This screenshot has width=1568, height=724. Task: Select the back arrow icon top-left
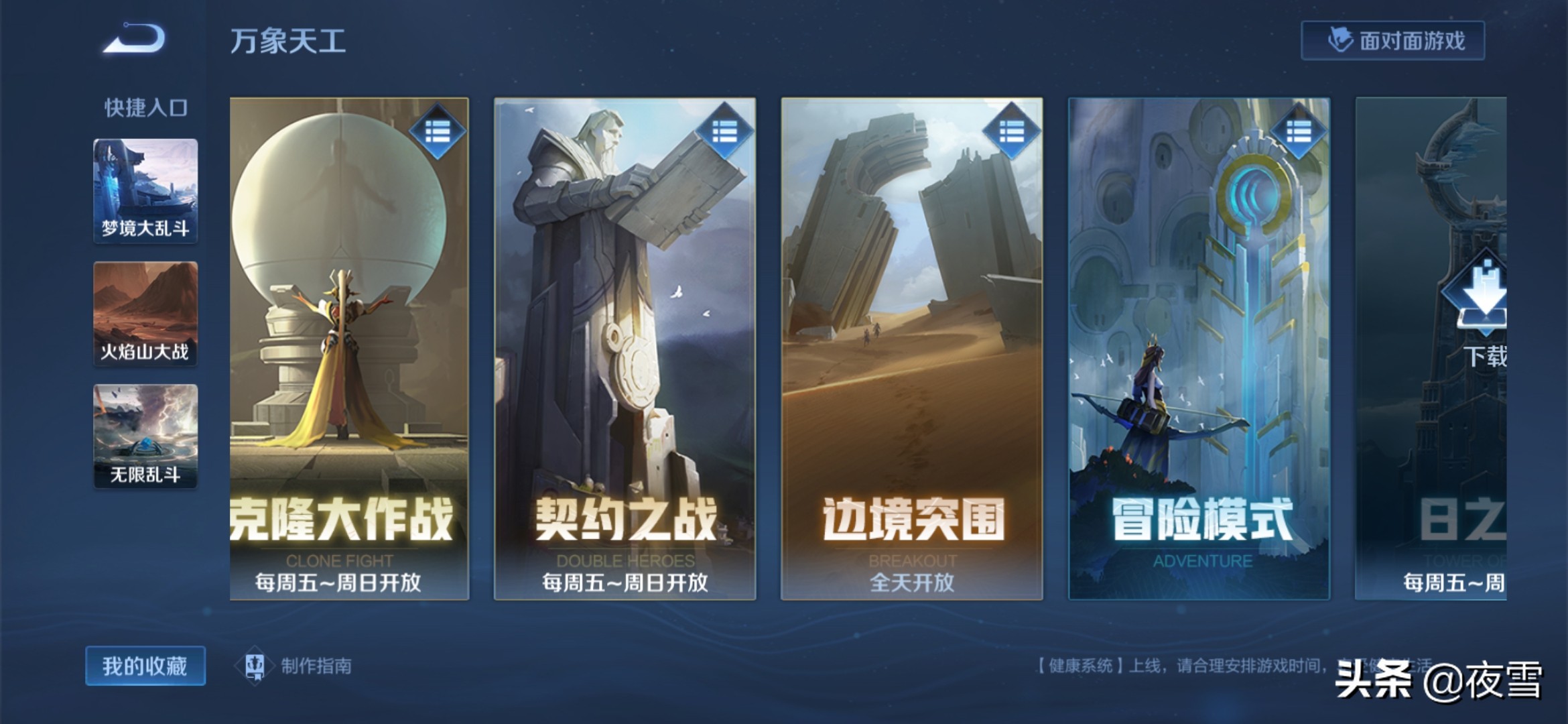pyautogui.click(x=129, y=40)
